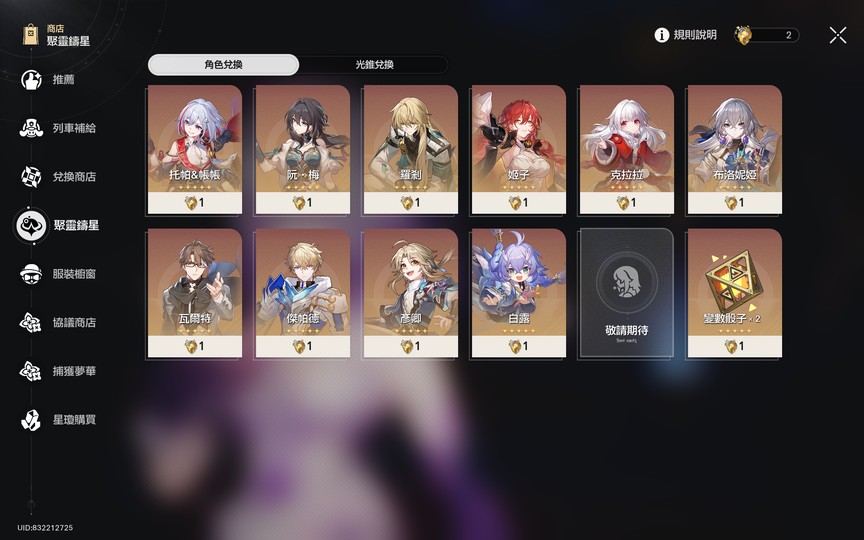This screenshot has width=864, height=540.
Task: Open the 推薦 shop category
Action: 62,80
